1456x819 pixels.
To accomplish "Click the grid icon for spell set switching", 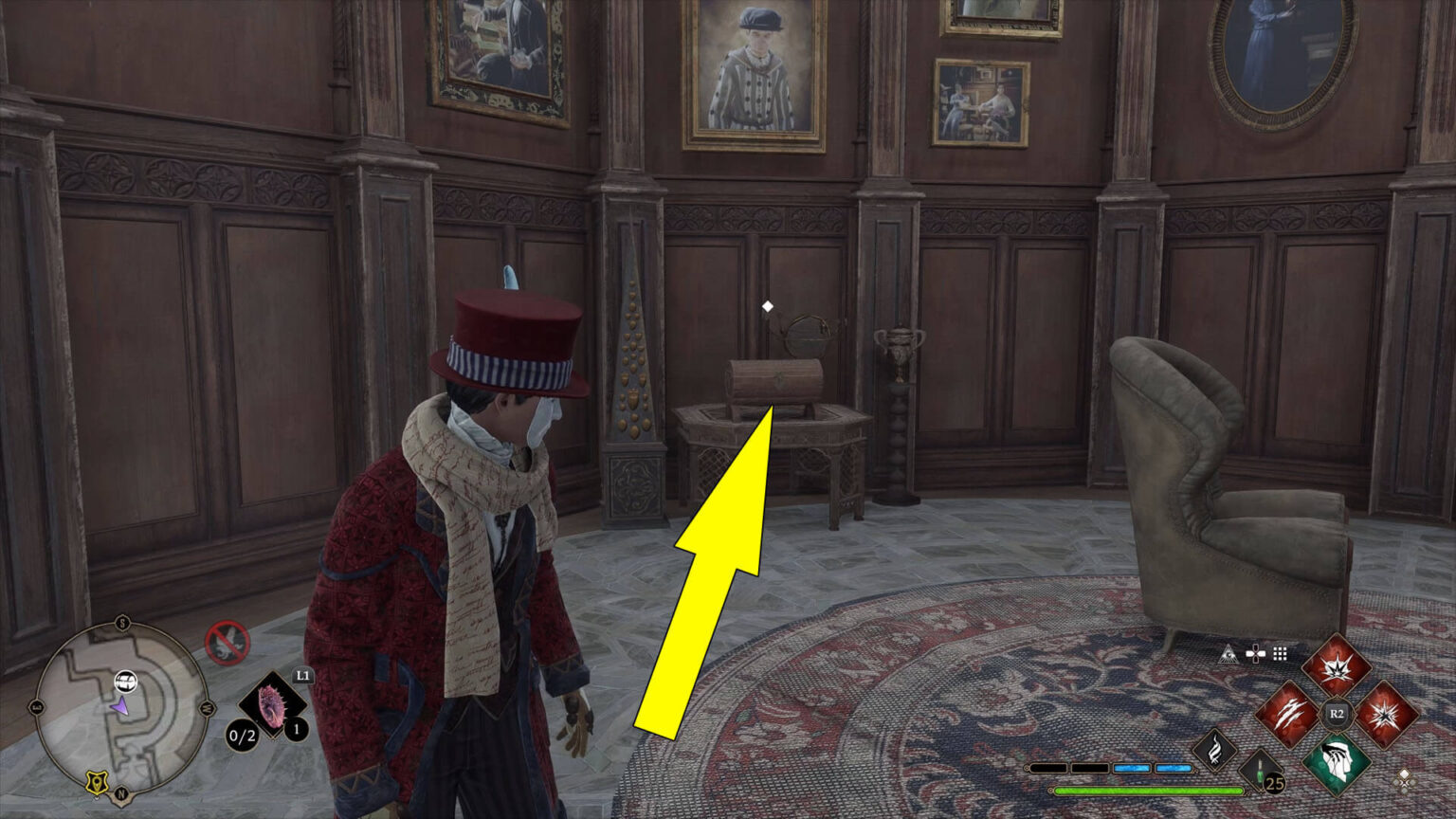I will coord(1281,654).
